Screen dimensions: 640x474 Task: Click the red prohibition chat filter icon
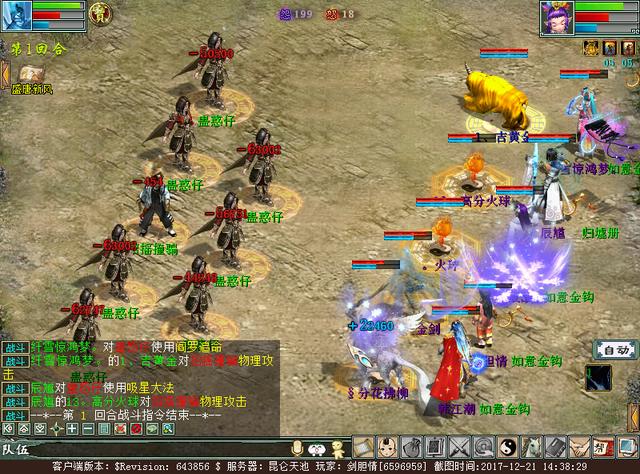(134, 429)
